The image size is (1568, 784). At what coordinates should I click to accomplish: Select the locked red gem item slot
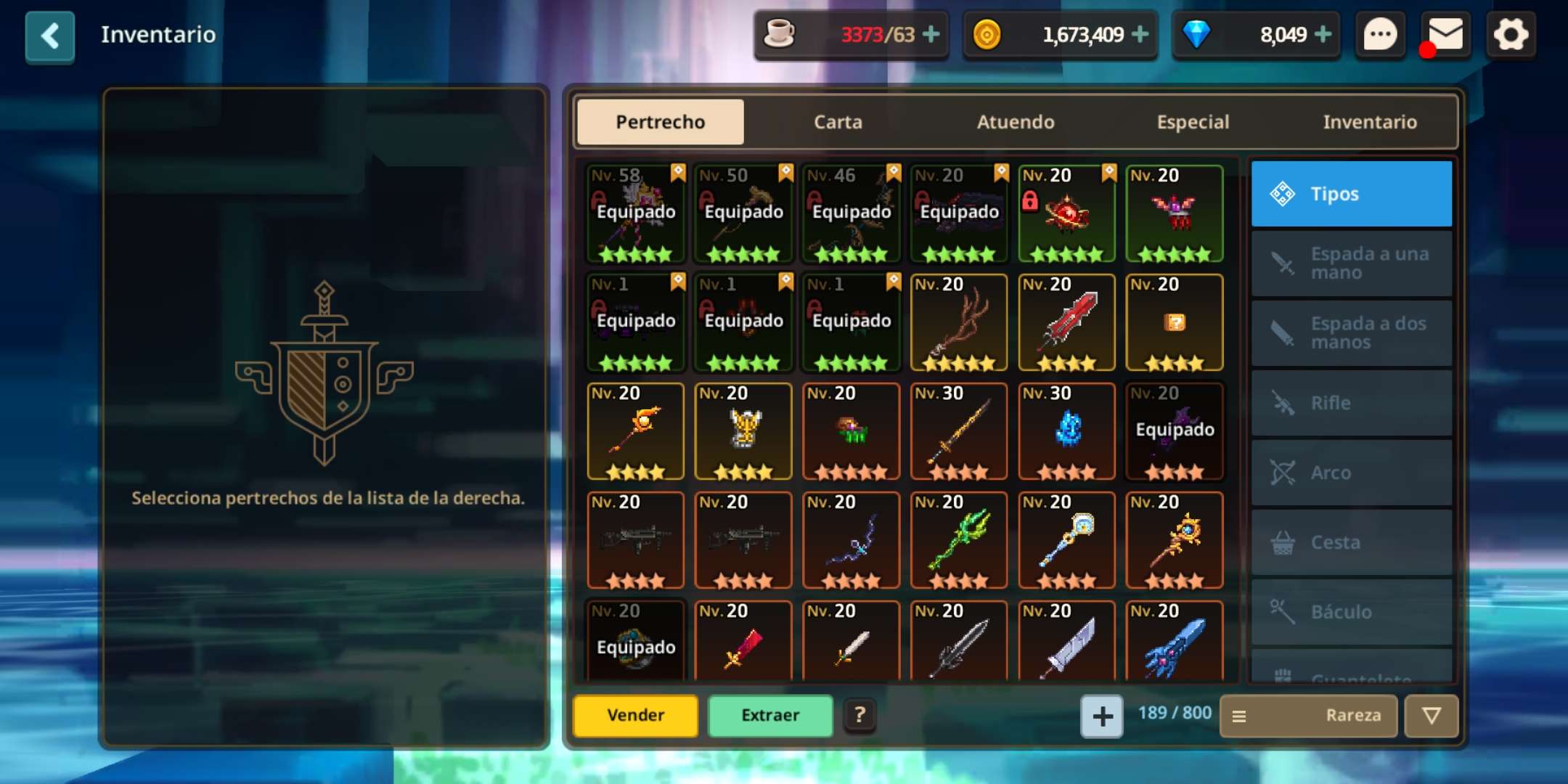tap(1066, 214)
